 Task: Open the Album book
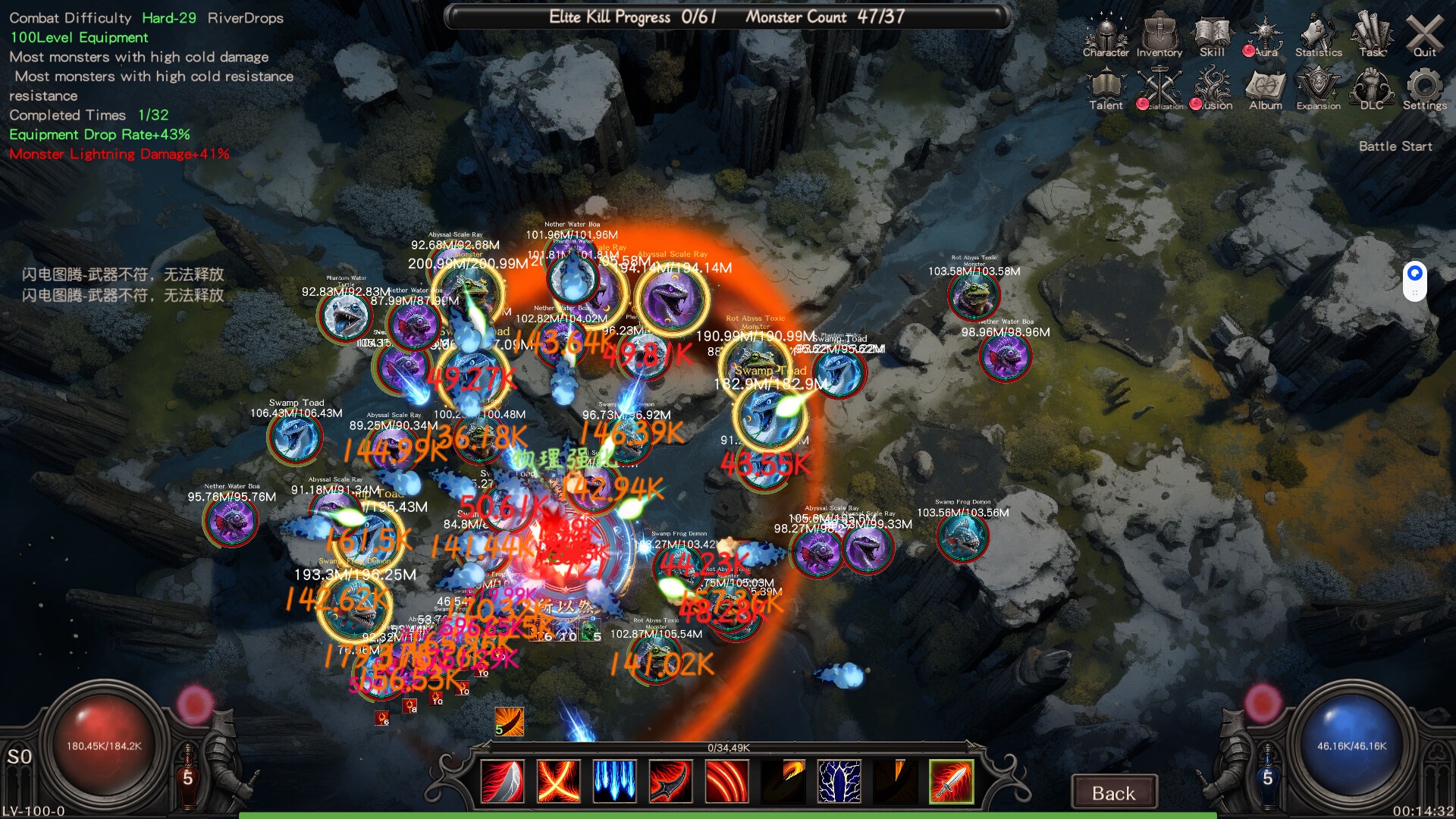(x=1266, y=89)
